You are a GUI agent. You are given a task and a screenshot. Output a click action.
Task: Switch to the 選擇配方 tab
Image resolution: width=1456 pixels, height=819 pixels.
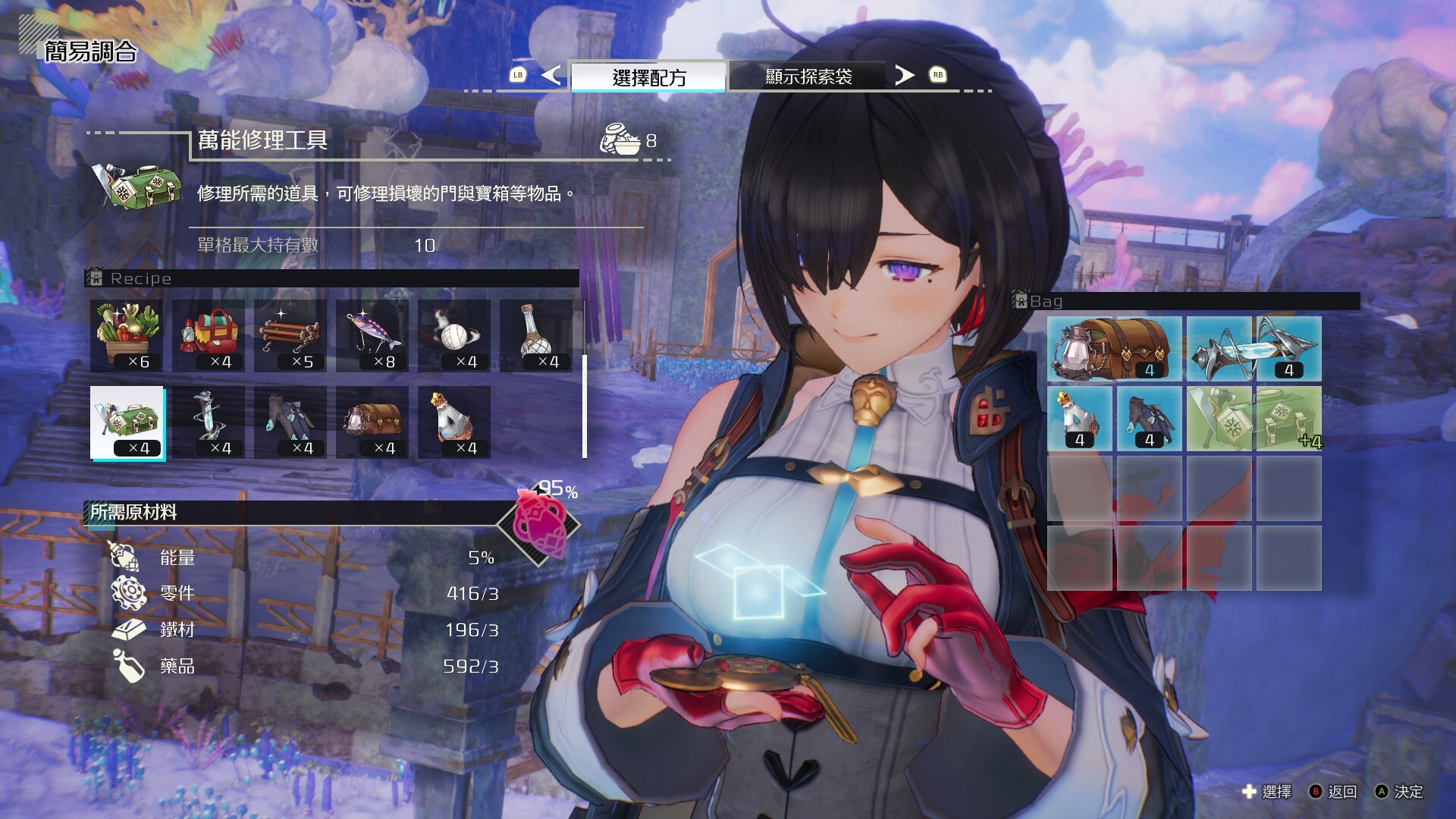tap(648, 77)
